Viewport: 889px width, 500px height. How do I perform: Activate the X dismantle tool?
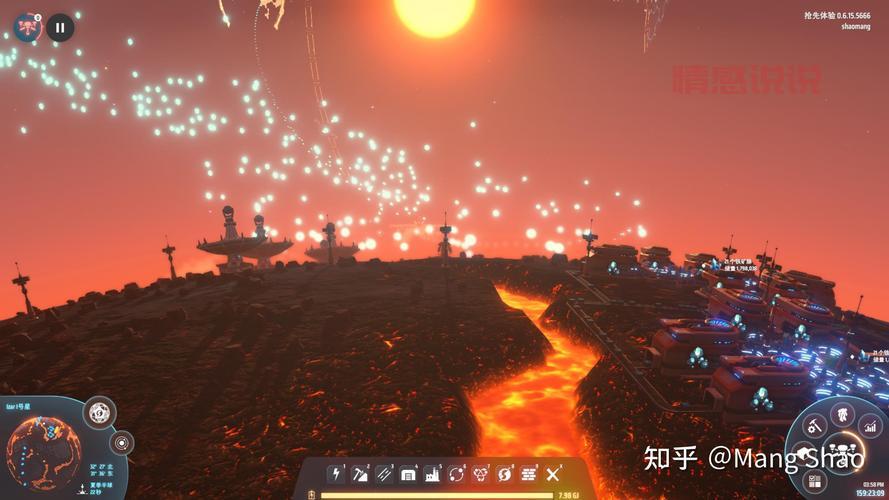pos(554,474)
